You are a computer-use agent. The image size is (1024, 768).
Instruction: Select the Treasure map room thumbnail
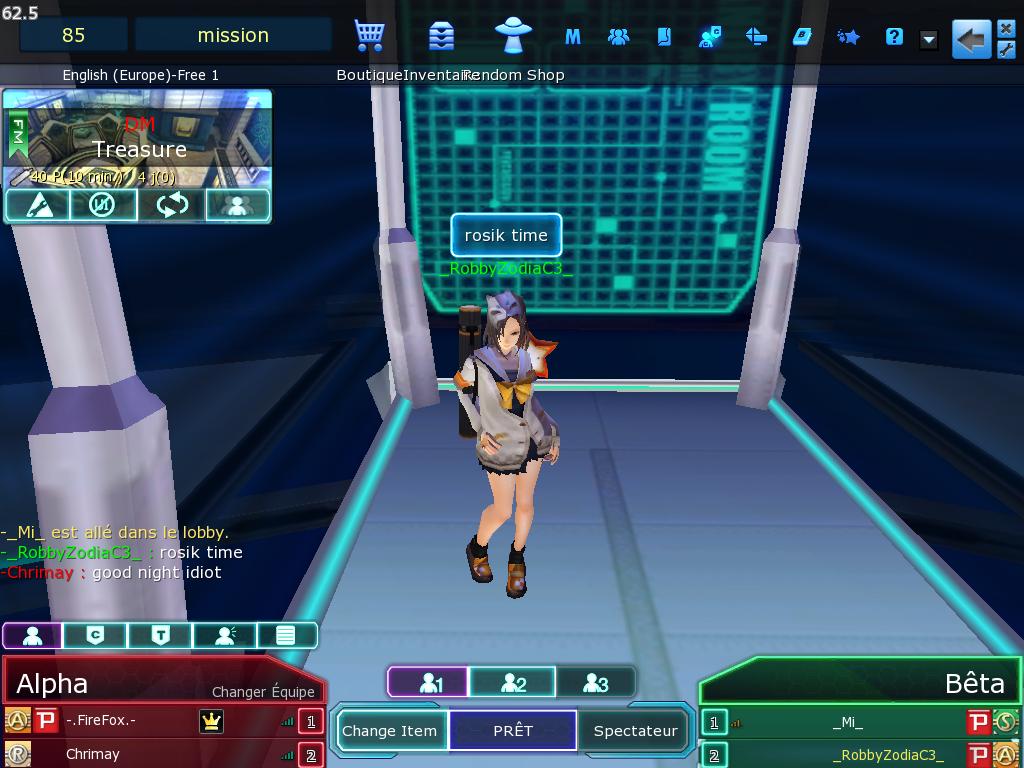tap(138, 138)
